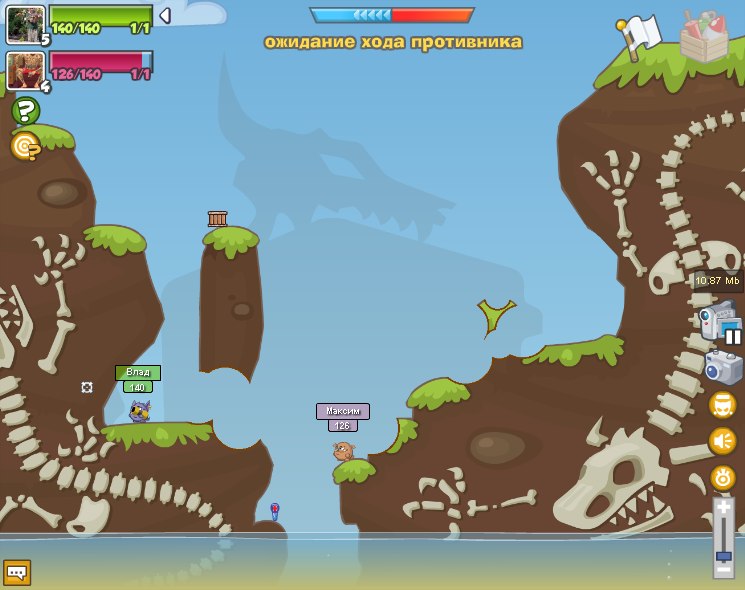Click the blue zoom slider handle
This screenshot has height=590, width=745.
click(x=723, y=555)
